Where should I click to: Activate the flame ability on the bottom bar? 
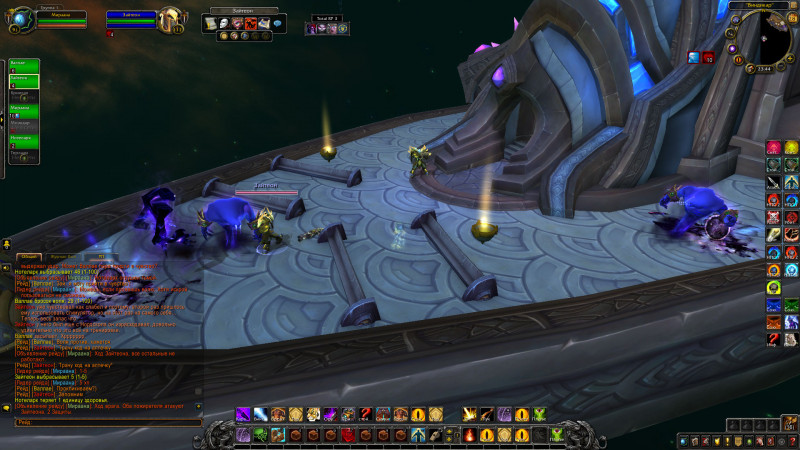coord(469,434)
